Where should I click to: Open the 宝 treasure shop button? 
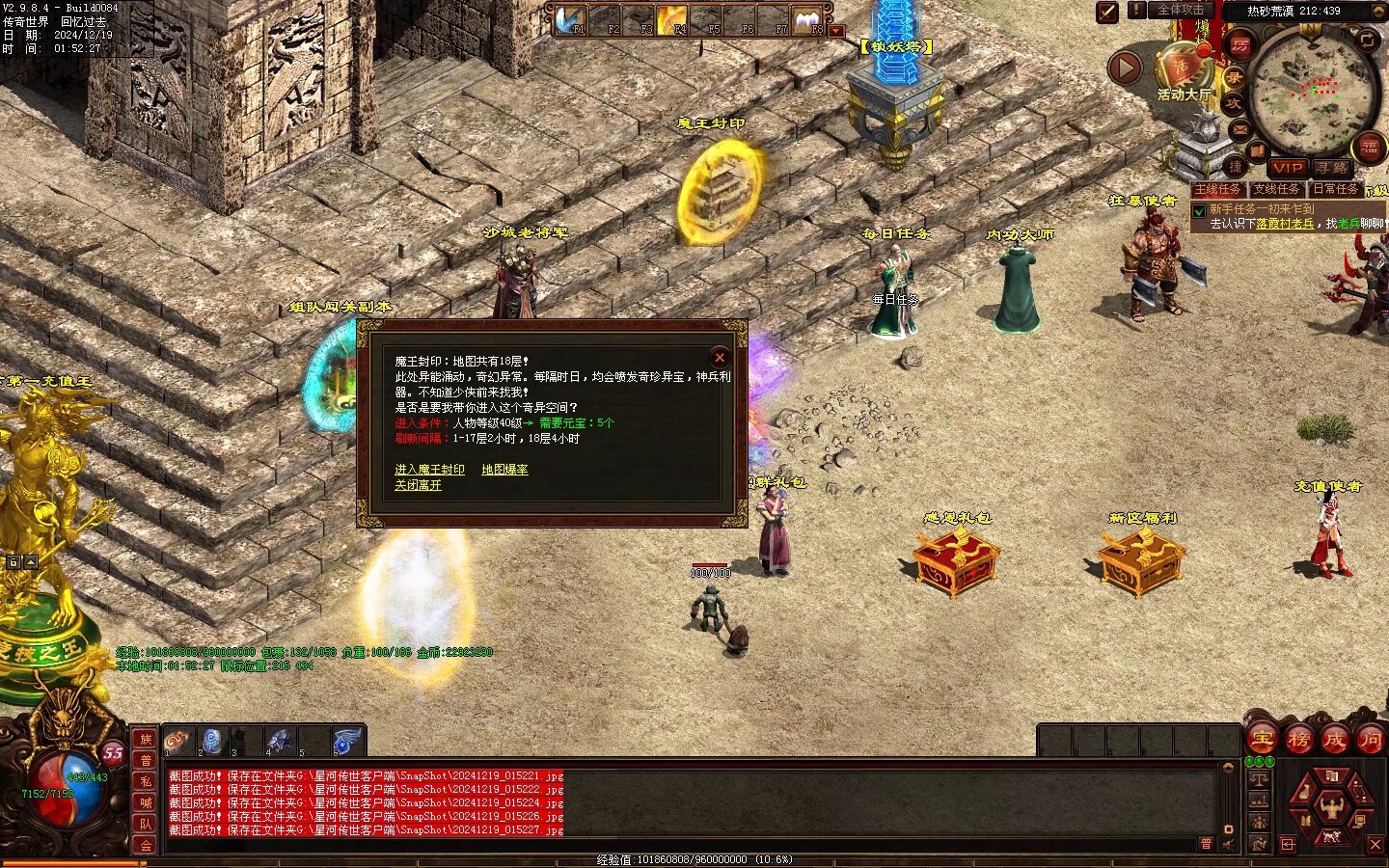pos(1262,740)
